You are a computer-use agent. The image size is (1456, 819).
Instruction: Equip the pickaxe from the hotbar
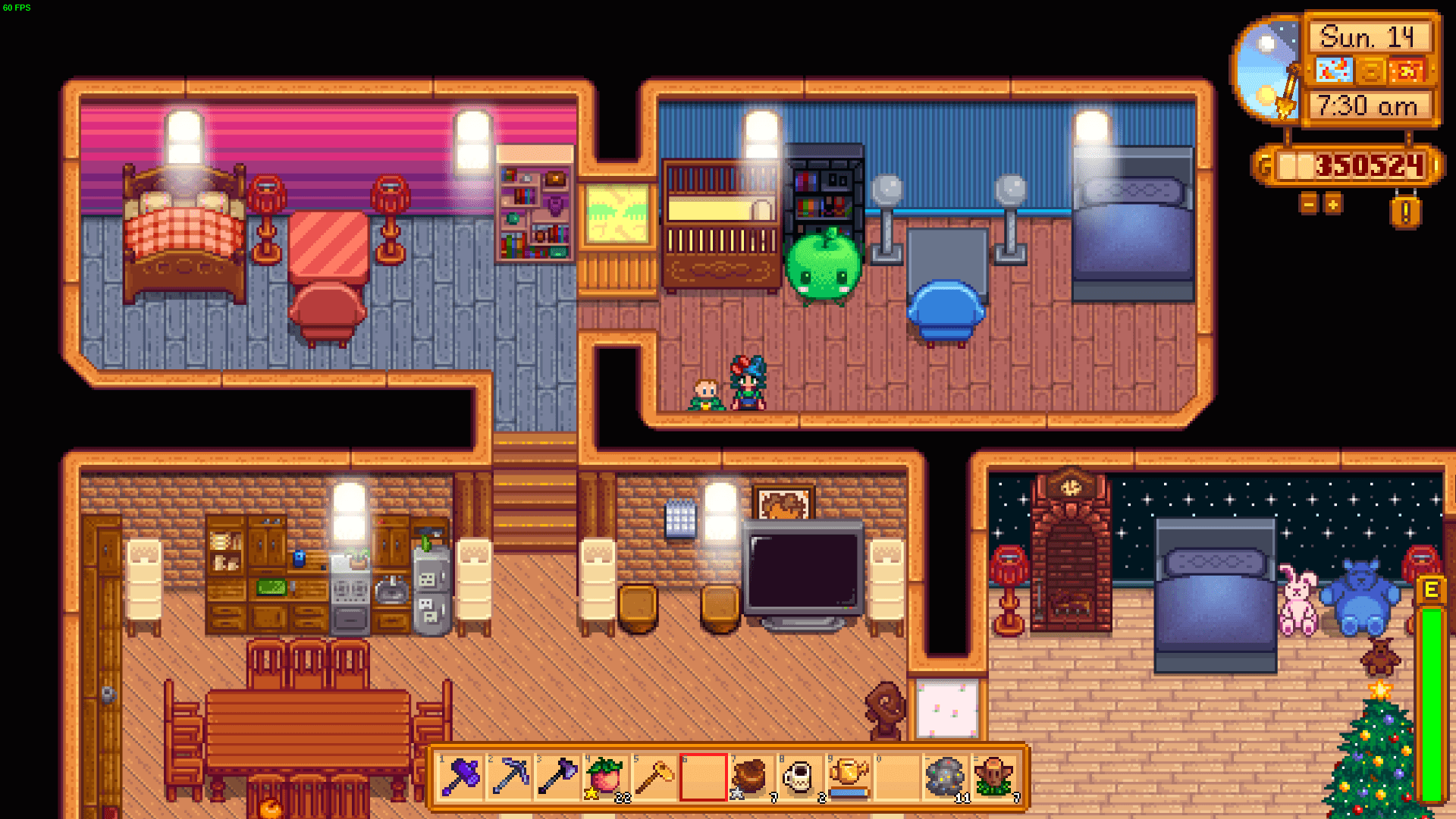point(509,777)
